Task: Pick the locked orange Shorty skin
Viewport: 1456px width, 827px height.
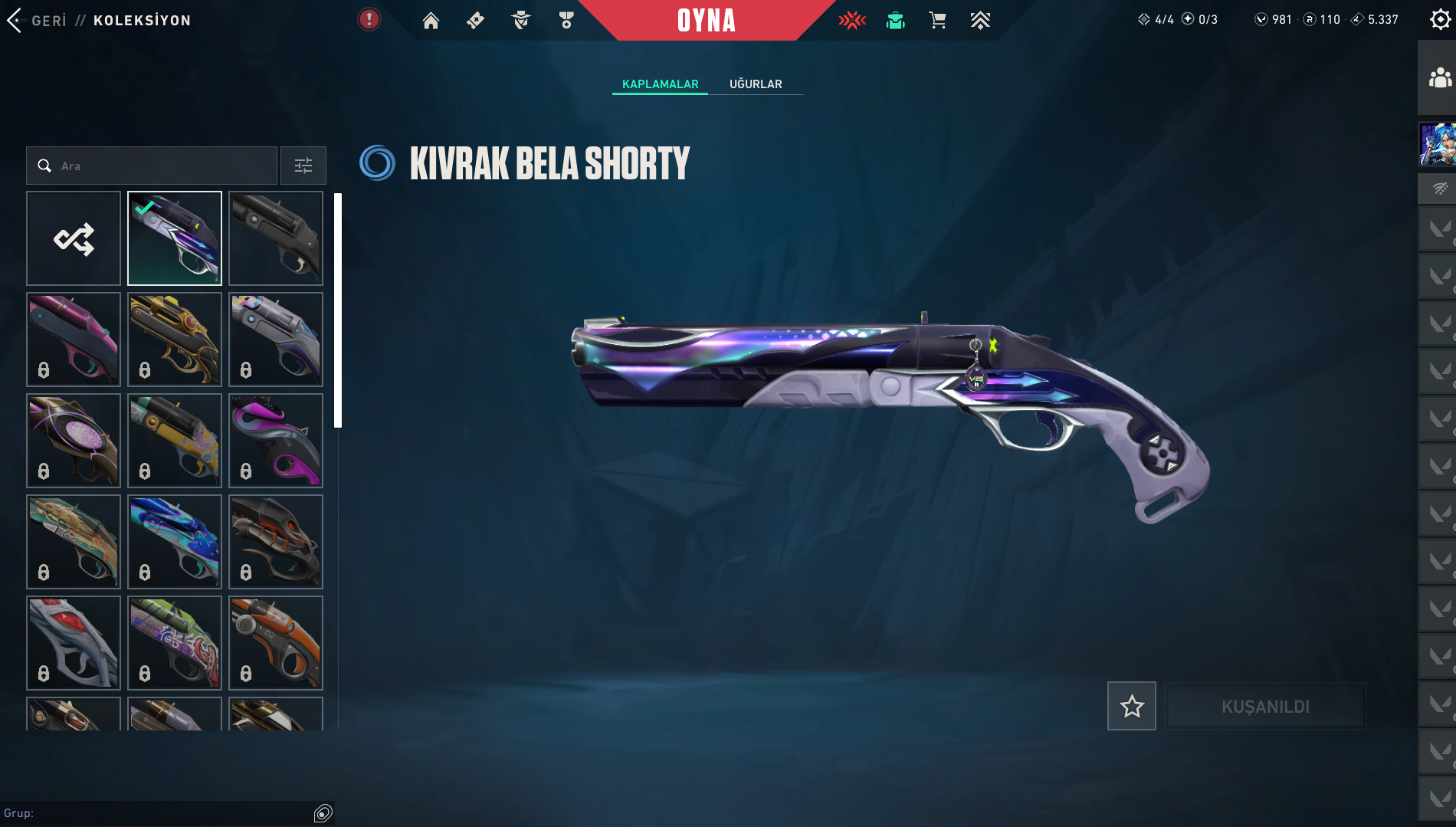Action: 276,643
